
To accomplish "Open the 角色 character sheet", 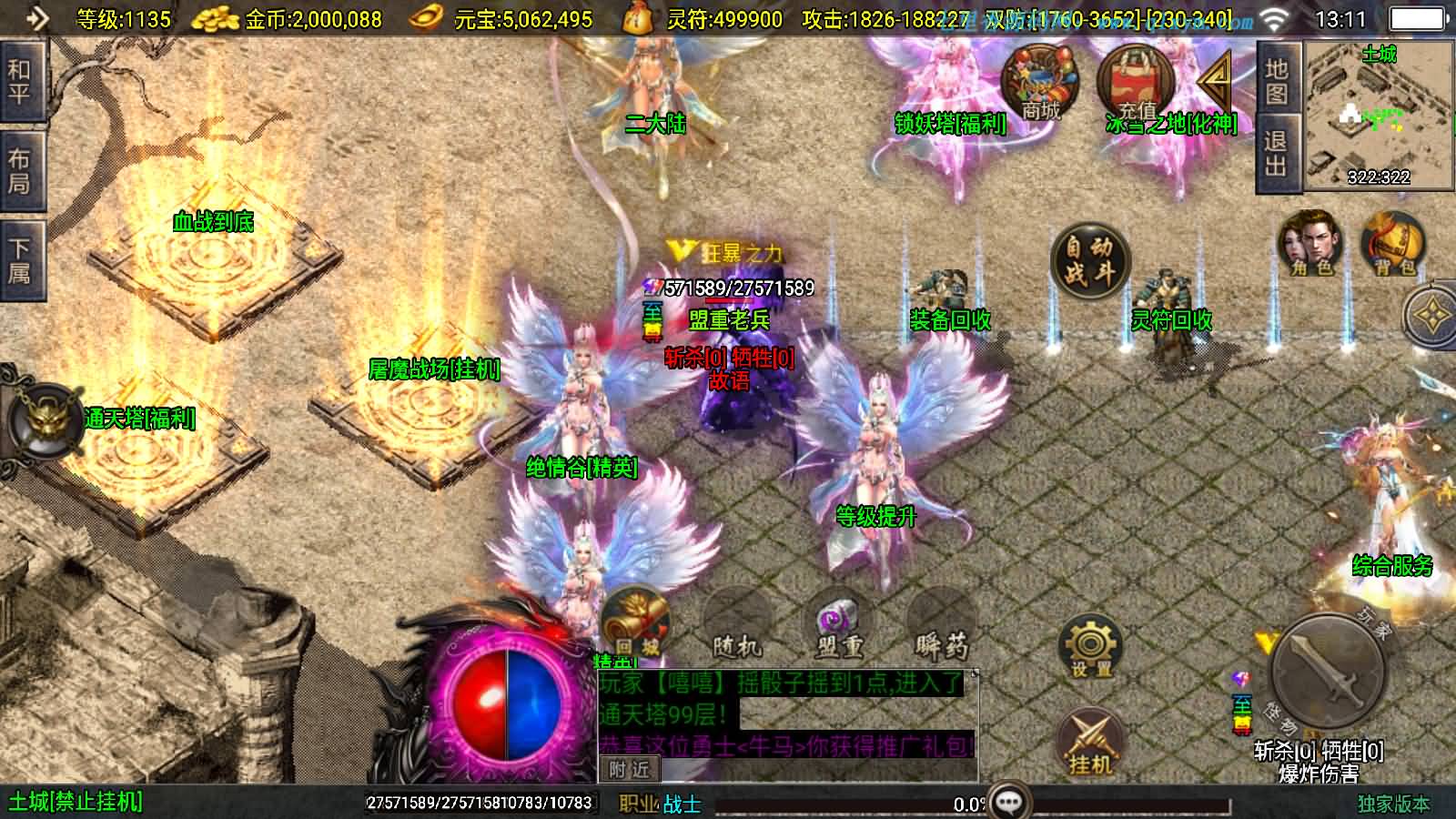I will (1310, 243).
